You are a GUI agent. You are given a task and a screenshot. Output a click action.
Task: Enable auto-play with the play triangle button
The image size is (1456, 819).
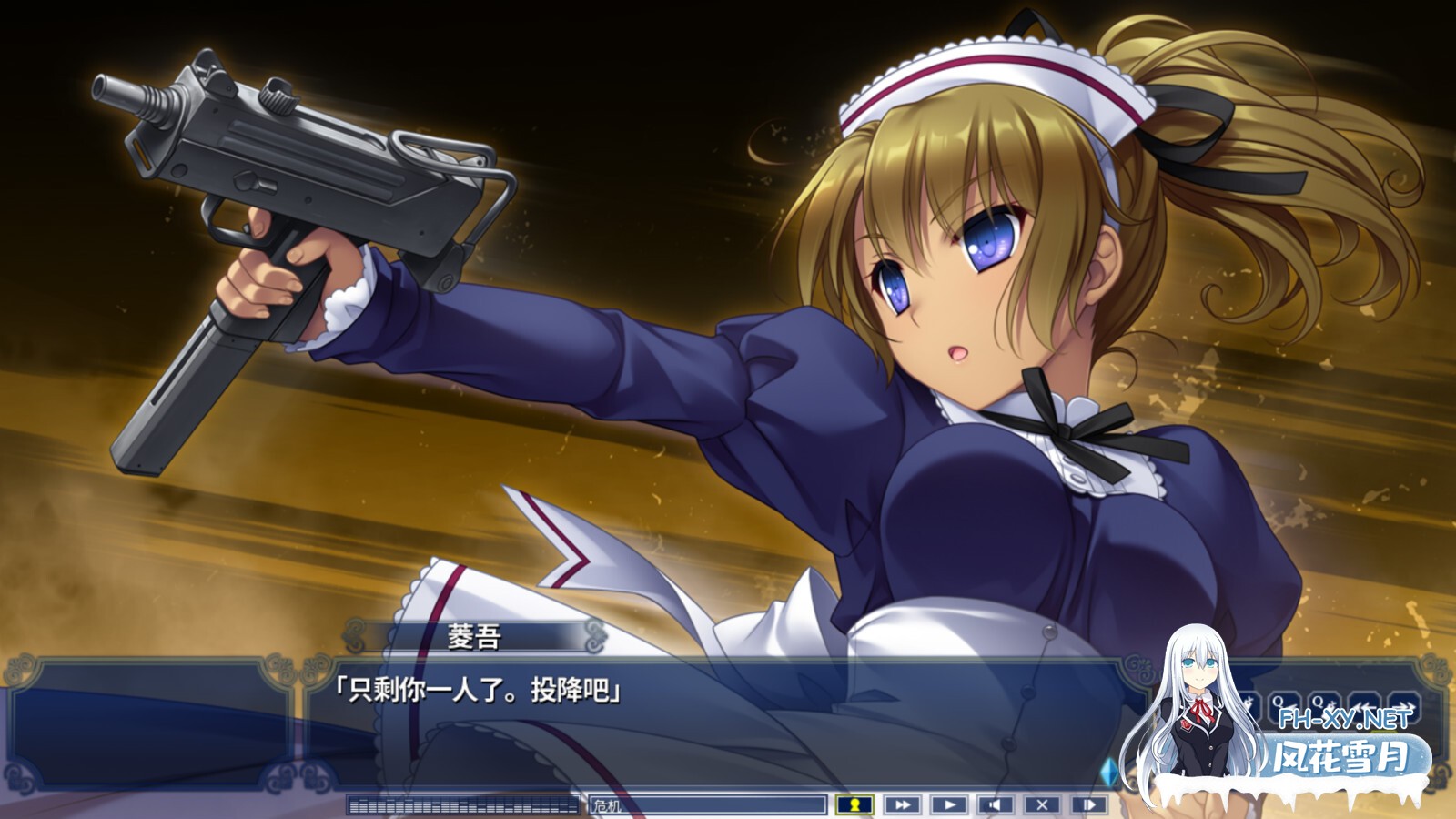949,804
